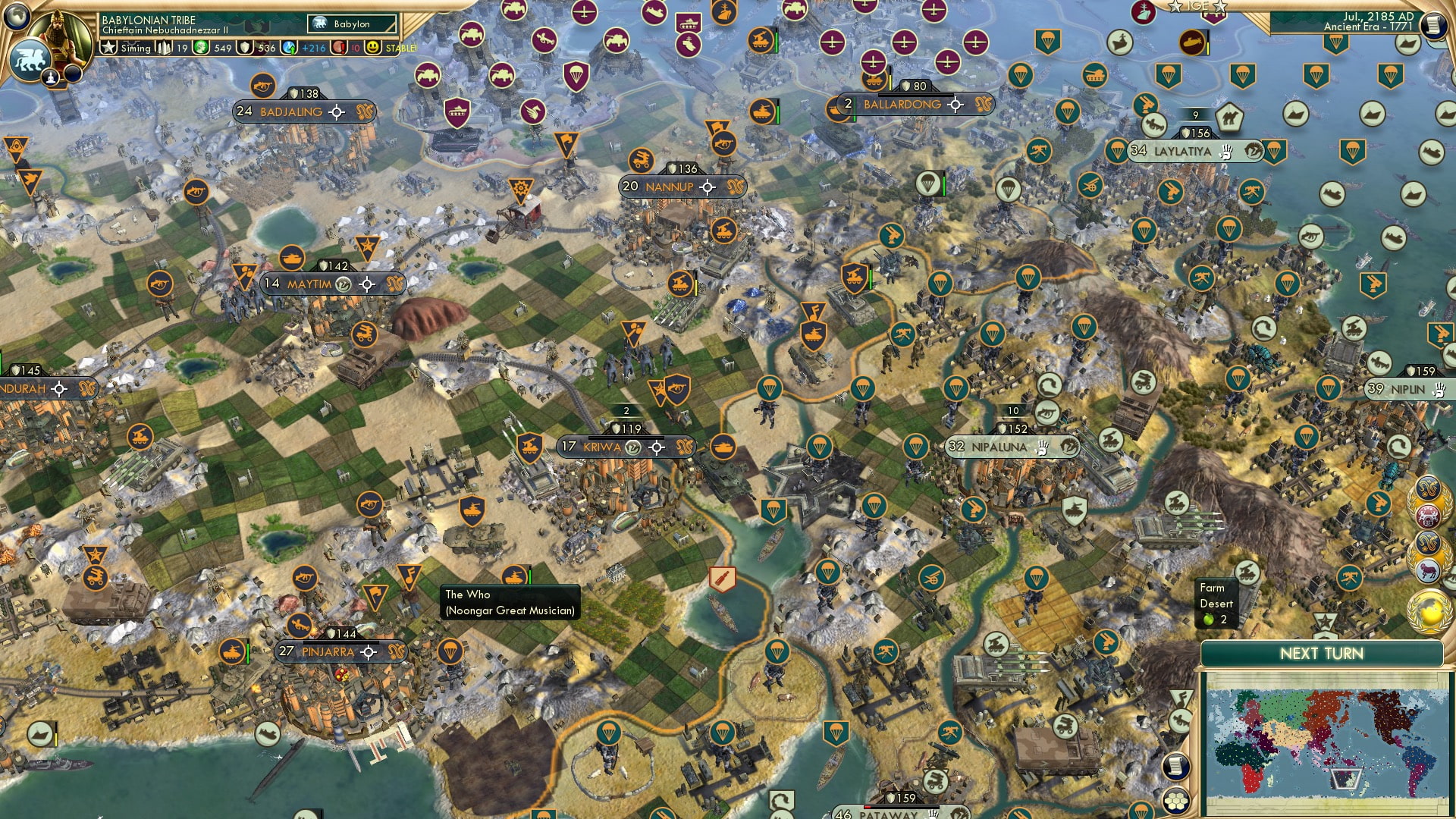Select Nebuchadnezzar II's leader portrait

click(x=59, y=34)
